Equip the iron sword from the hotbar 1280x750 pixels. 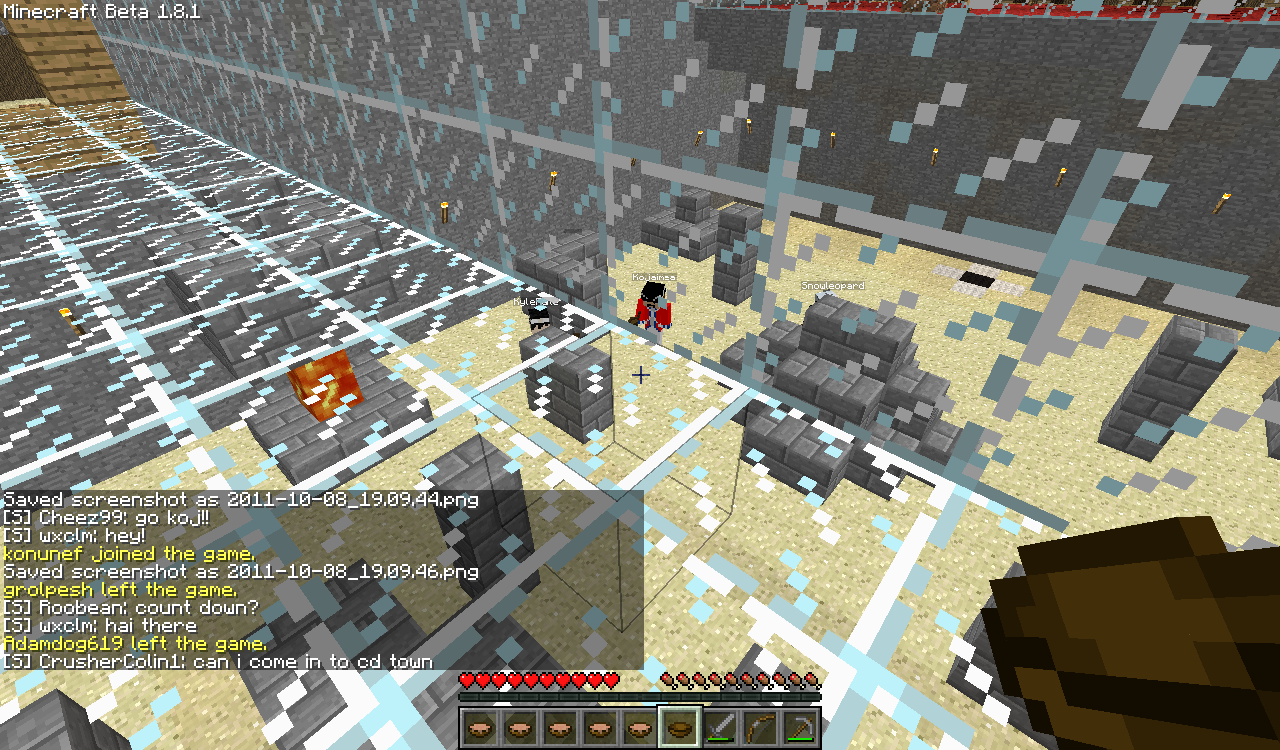tap(719, 727)
